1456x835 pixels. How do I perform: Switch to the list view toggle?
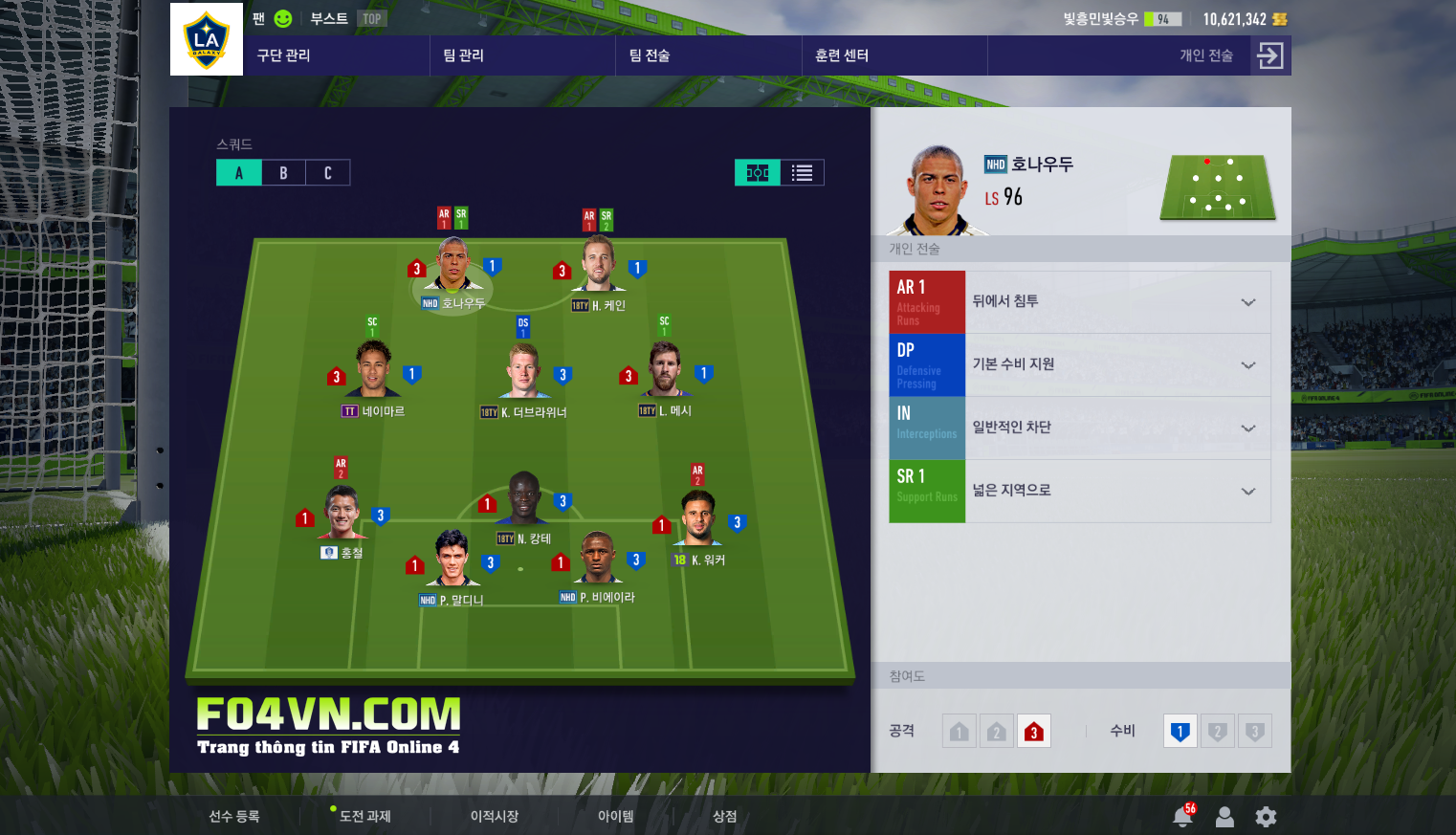[x=802, y=173]
